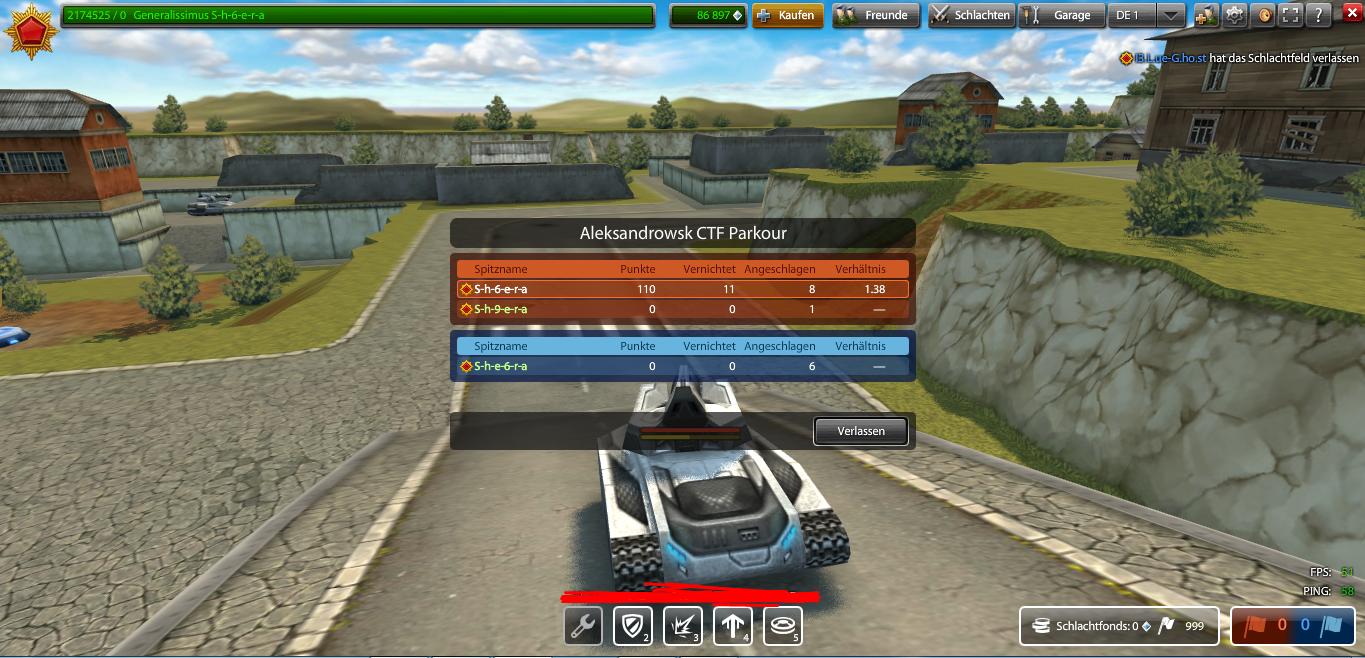Activate the double armor shield supply
Screen dimensions: 1365x658
pyautogui.click(x=632, y=627)
